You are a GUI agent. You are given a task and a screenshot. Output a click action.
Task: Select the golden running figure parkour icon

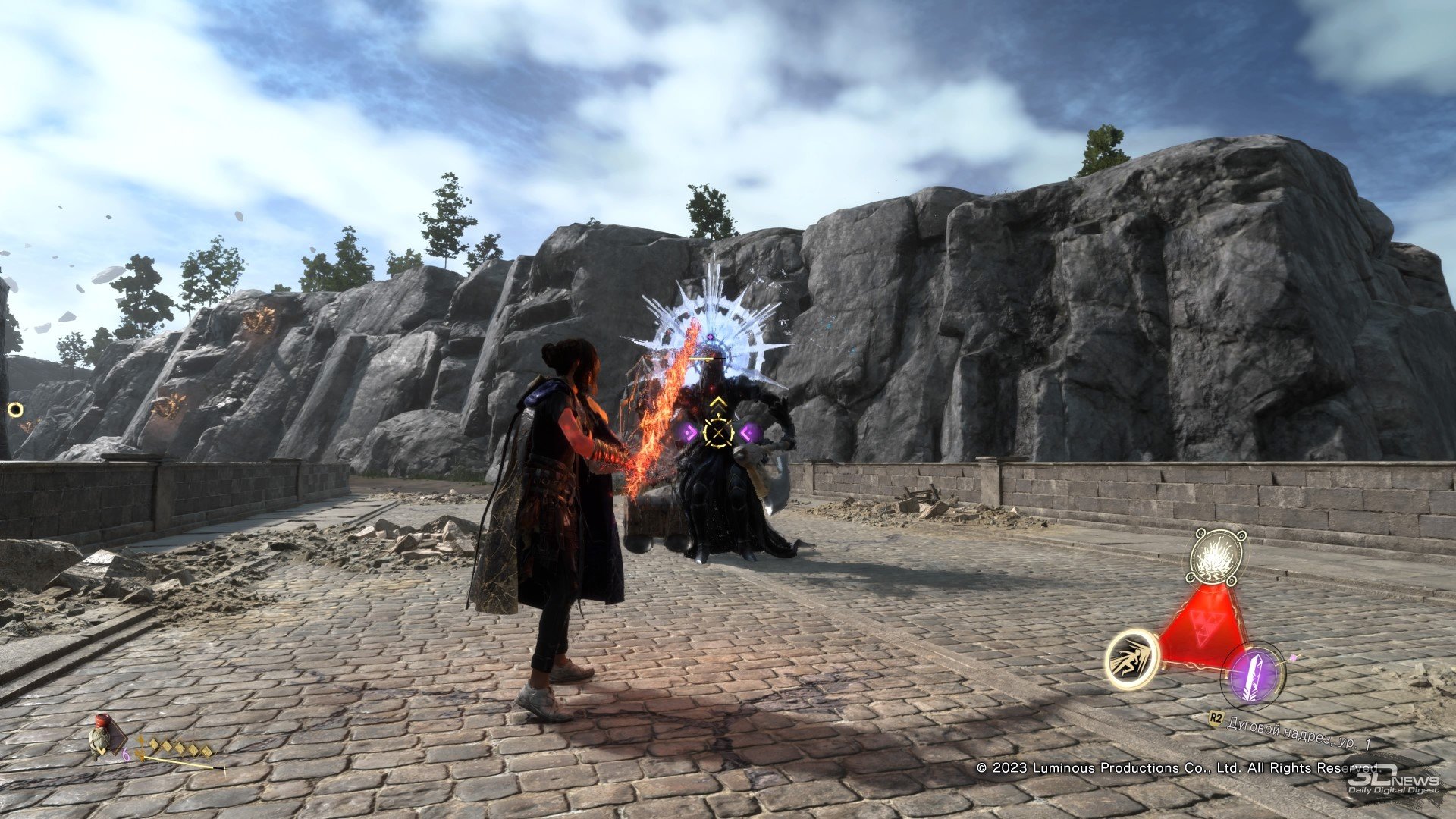coord(1131,658)
